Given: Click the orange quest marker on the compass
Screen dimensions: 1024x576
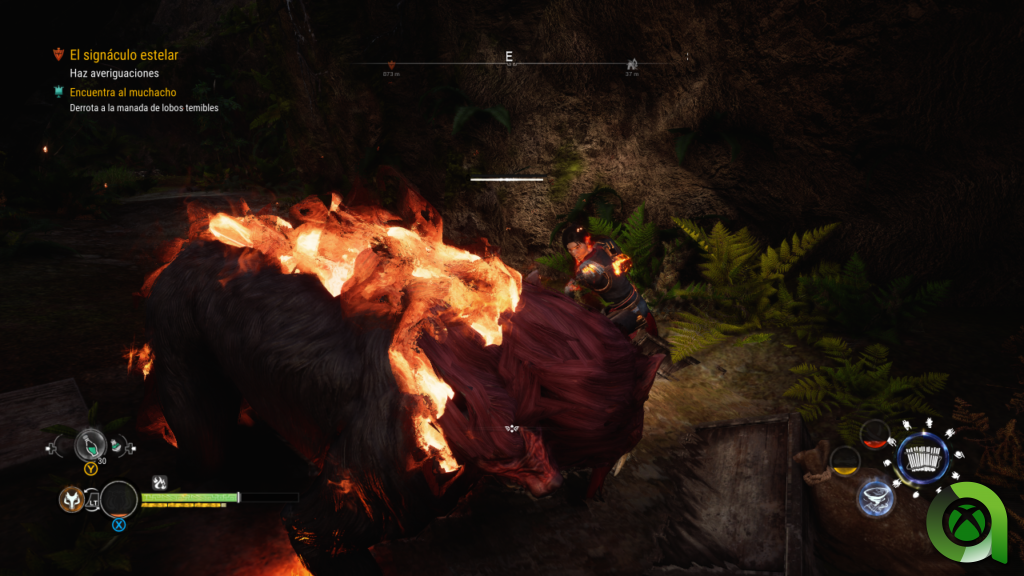Looking at the screenshot, I should click(391, 65).
